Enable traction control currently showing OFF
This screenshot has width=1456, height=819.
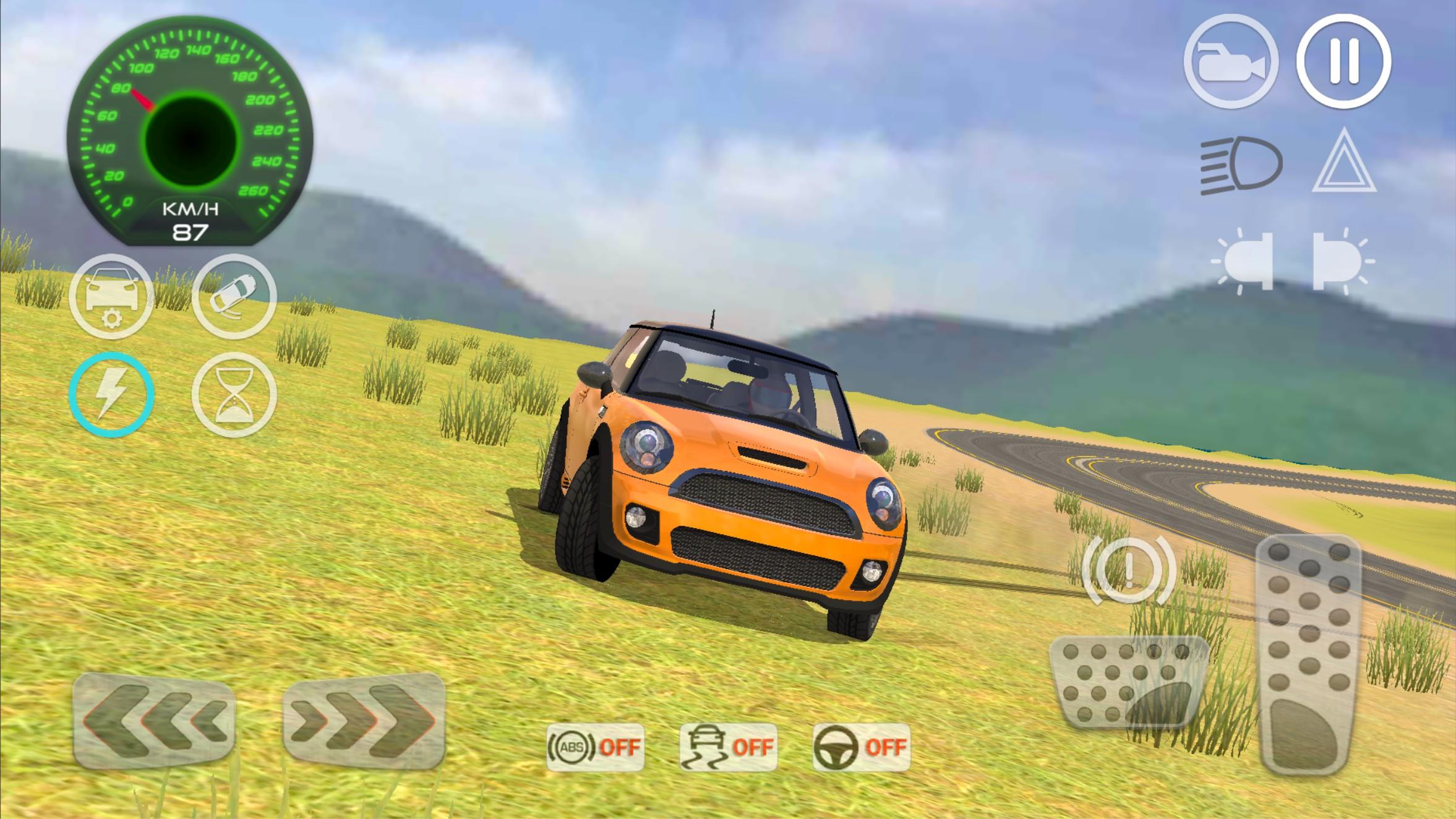pos(727,747)
